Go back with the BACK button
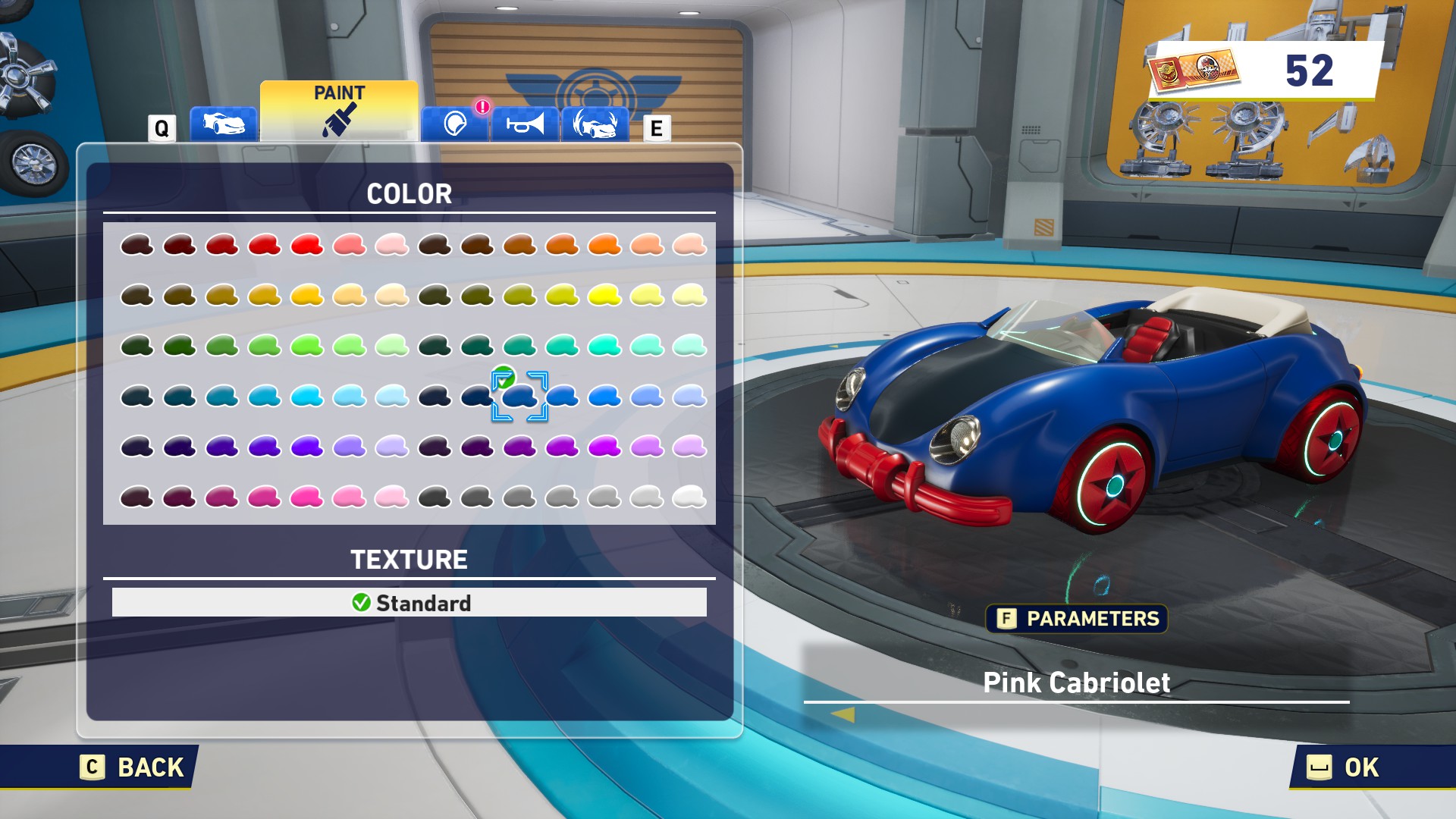 [x=134, y=767]
